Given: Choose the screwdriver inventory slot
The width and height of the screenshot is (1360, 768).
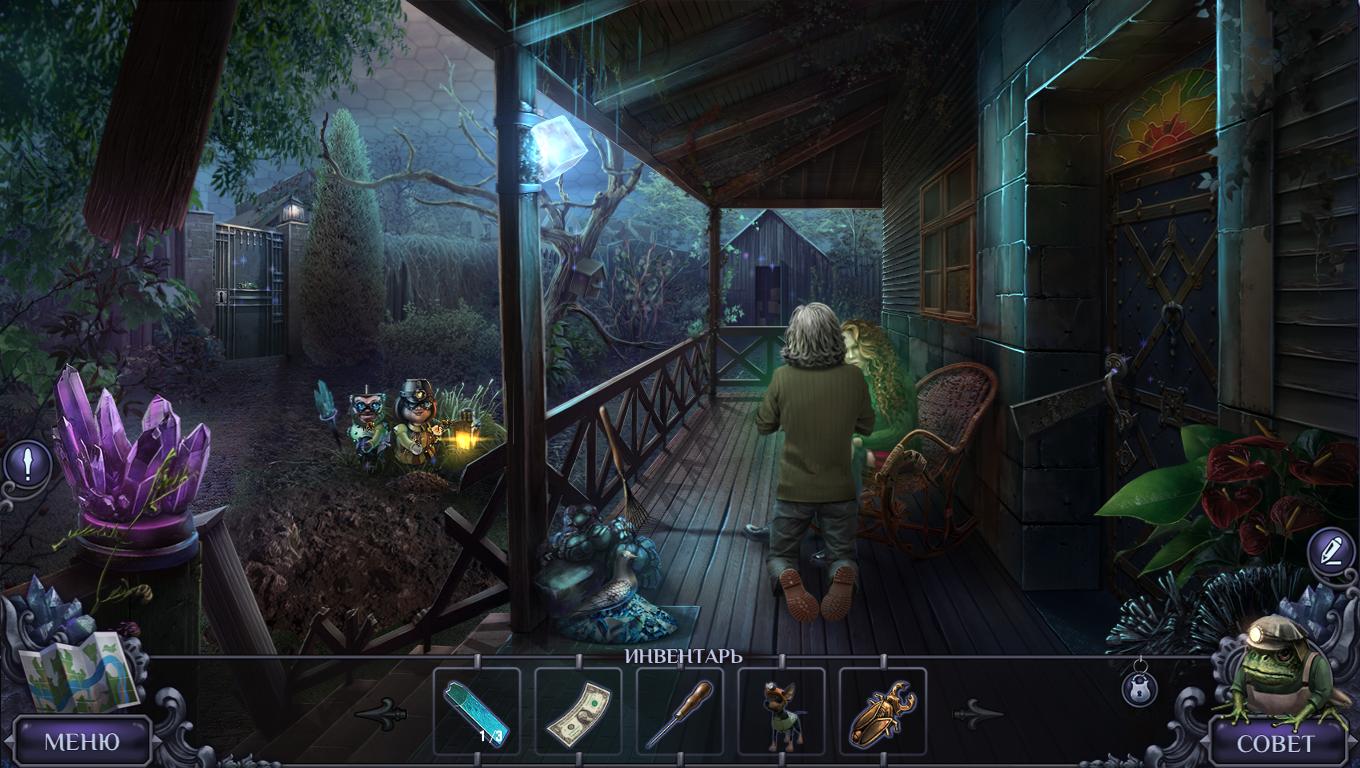Looking at the screenshot, I should point(680,712).
